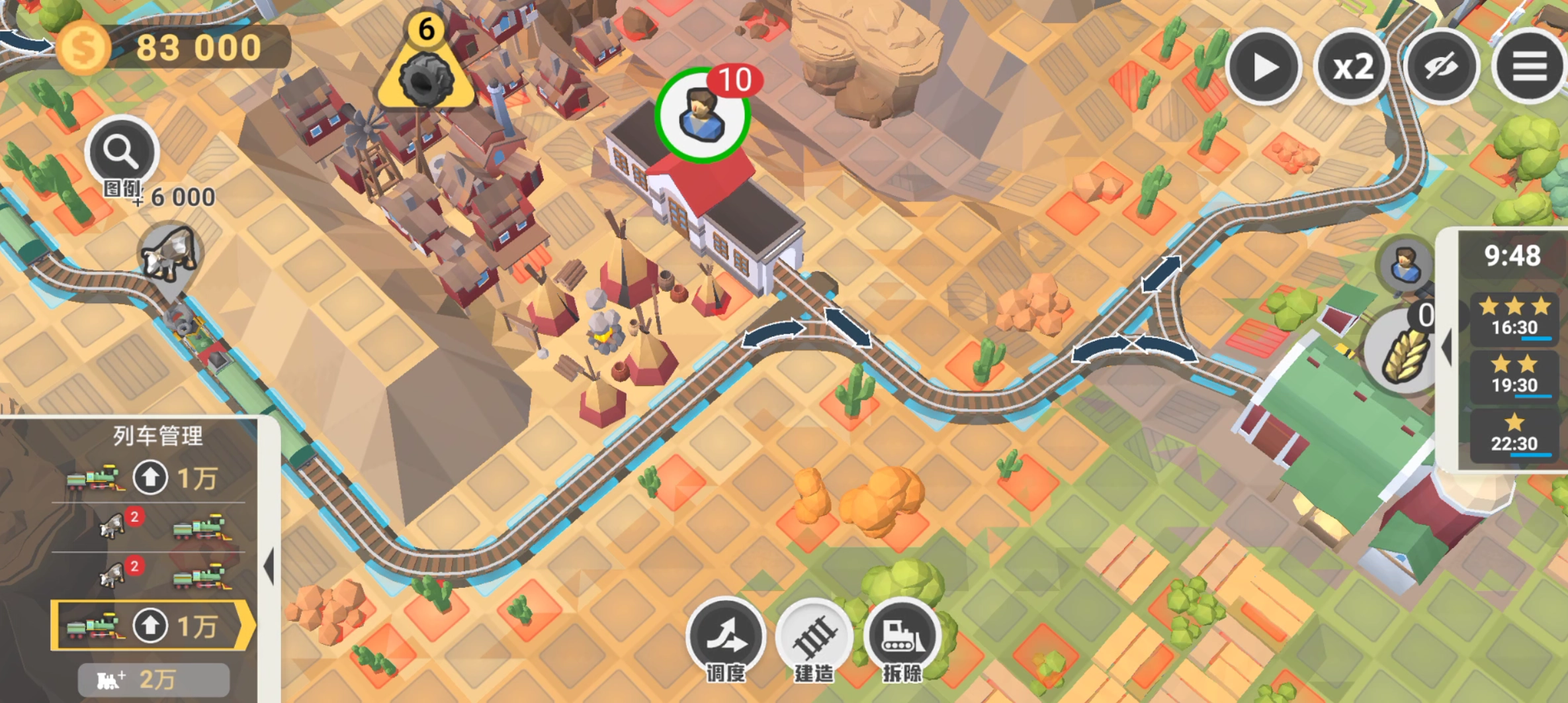Collapse the train management panel arrow
This screenshot has height=703, width=1568.
pyautogui.click(x=269, y=567)
